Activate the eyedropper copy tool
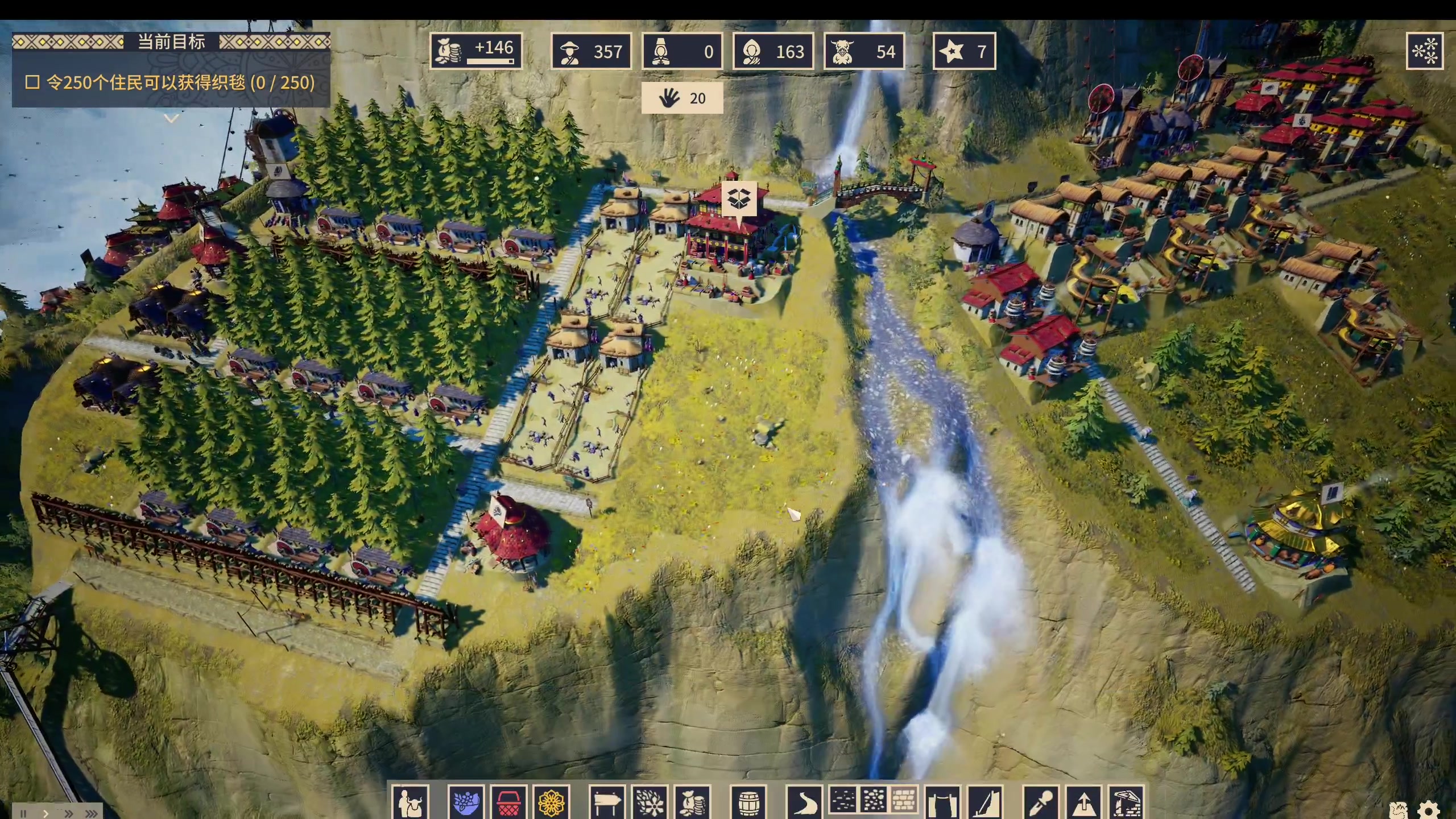 1041,803
